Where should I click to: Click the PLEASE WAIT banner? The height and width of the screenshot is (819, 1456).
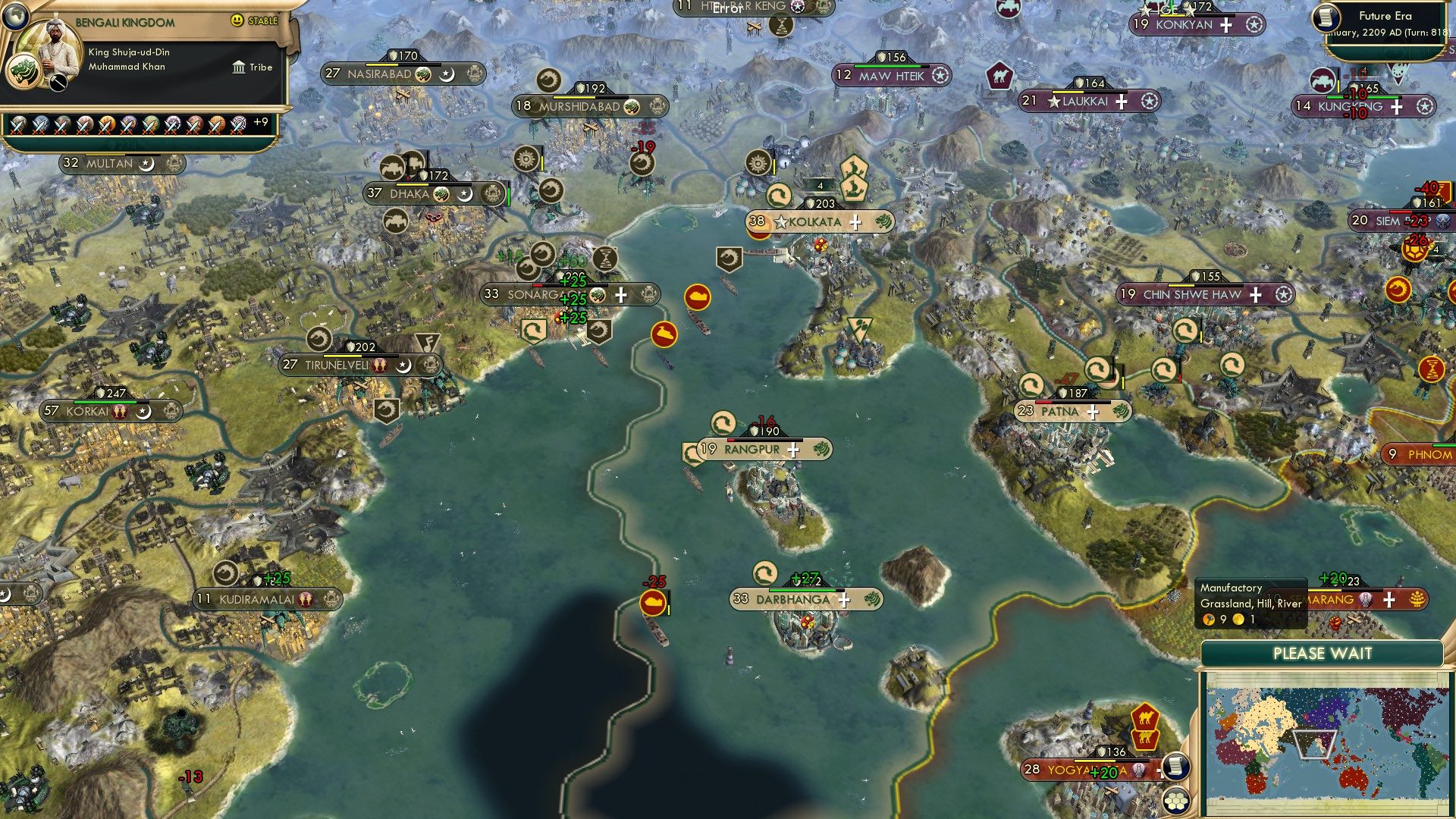coord(1325,653)
